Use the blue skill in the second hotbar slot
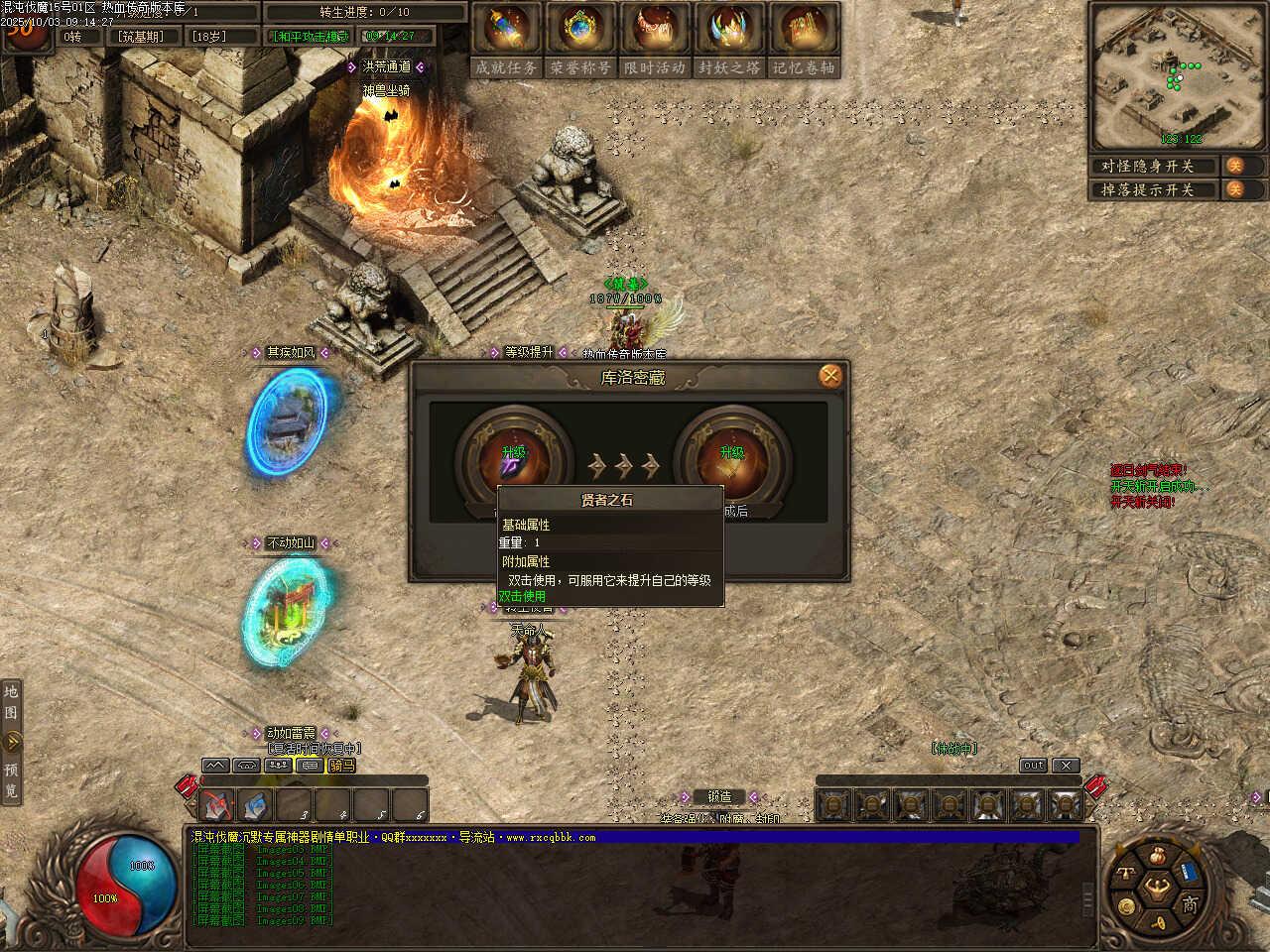Viewport: 1270px width, 952px height. [x=256, y=804]
